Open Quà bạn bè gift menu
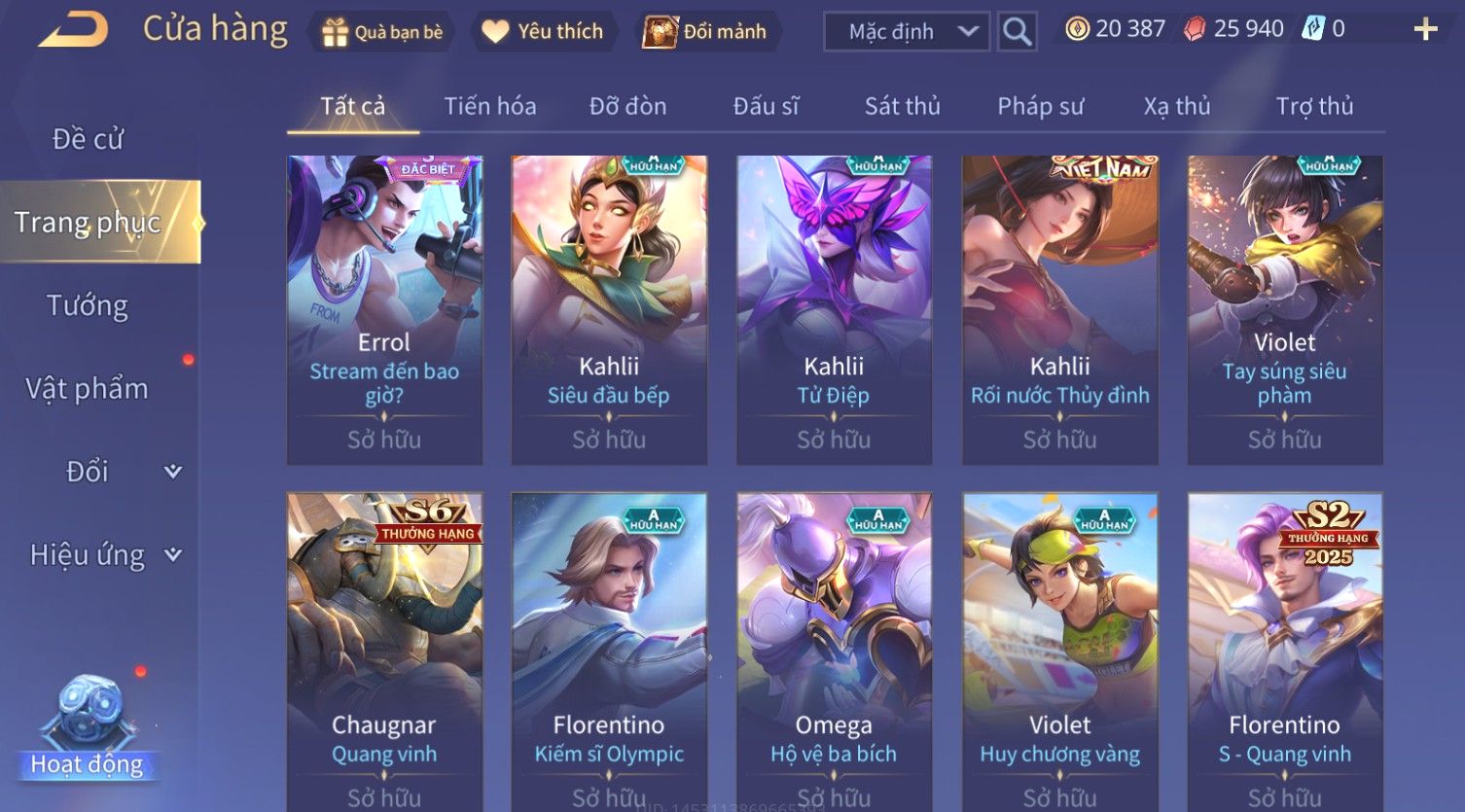The height and width of the screenshot is (812, 1465). [x=381, y=32]
